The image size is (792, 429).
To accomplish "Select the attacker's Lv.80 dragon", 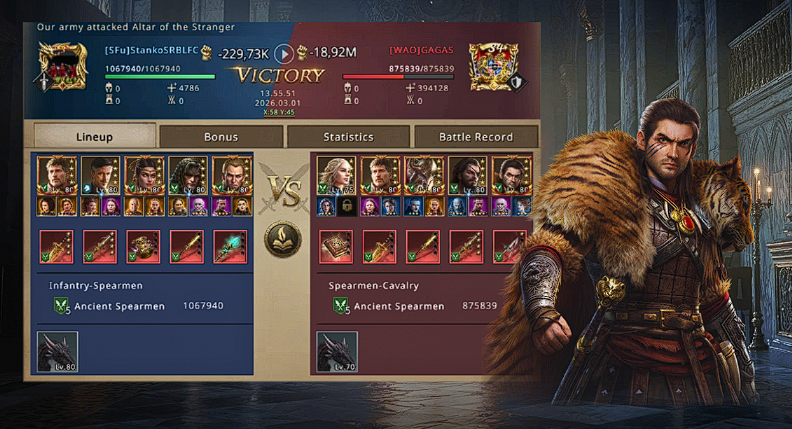I will click(57, 353).
